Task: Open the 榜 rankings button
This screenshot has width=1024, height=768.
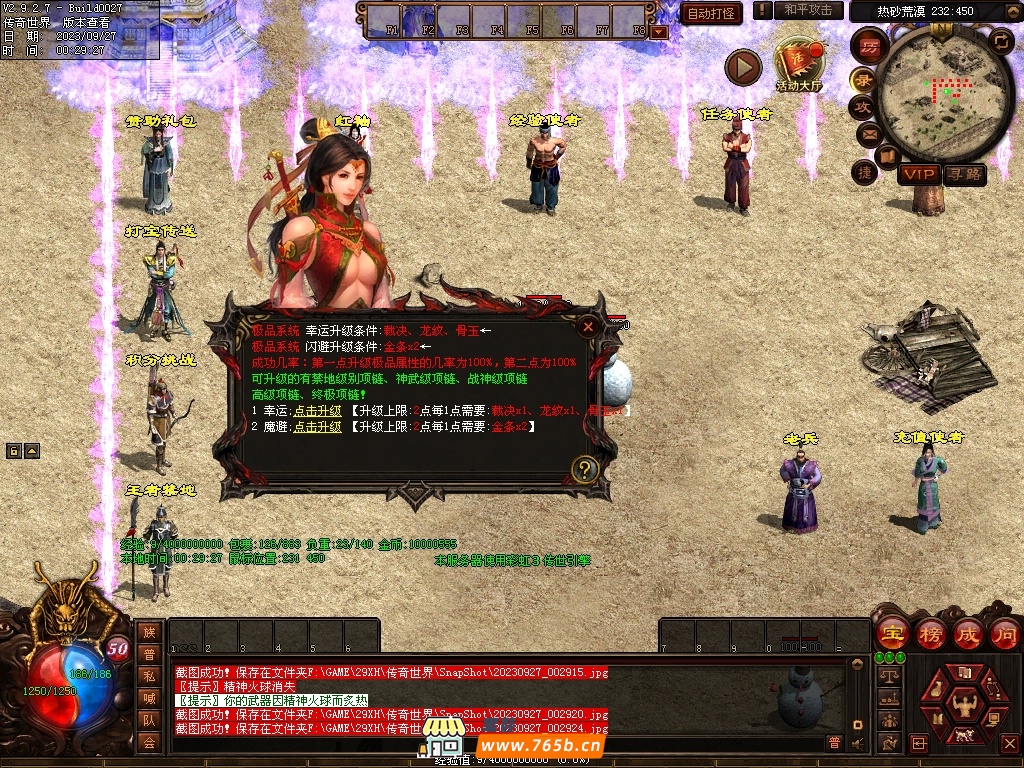Action: (x=929, y=633)
